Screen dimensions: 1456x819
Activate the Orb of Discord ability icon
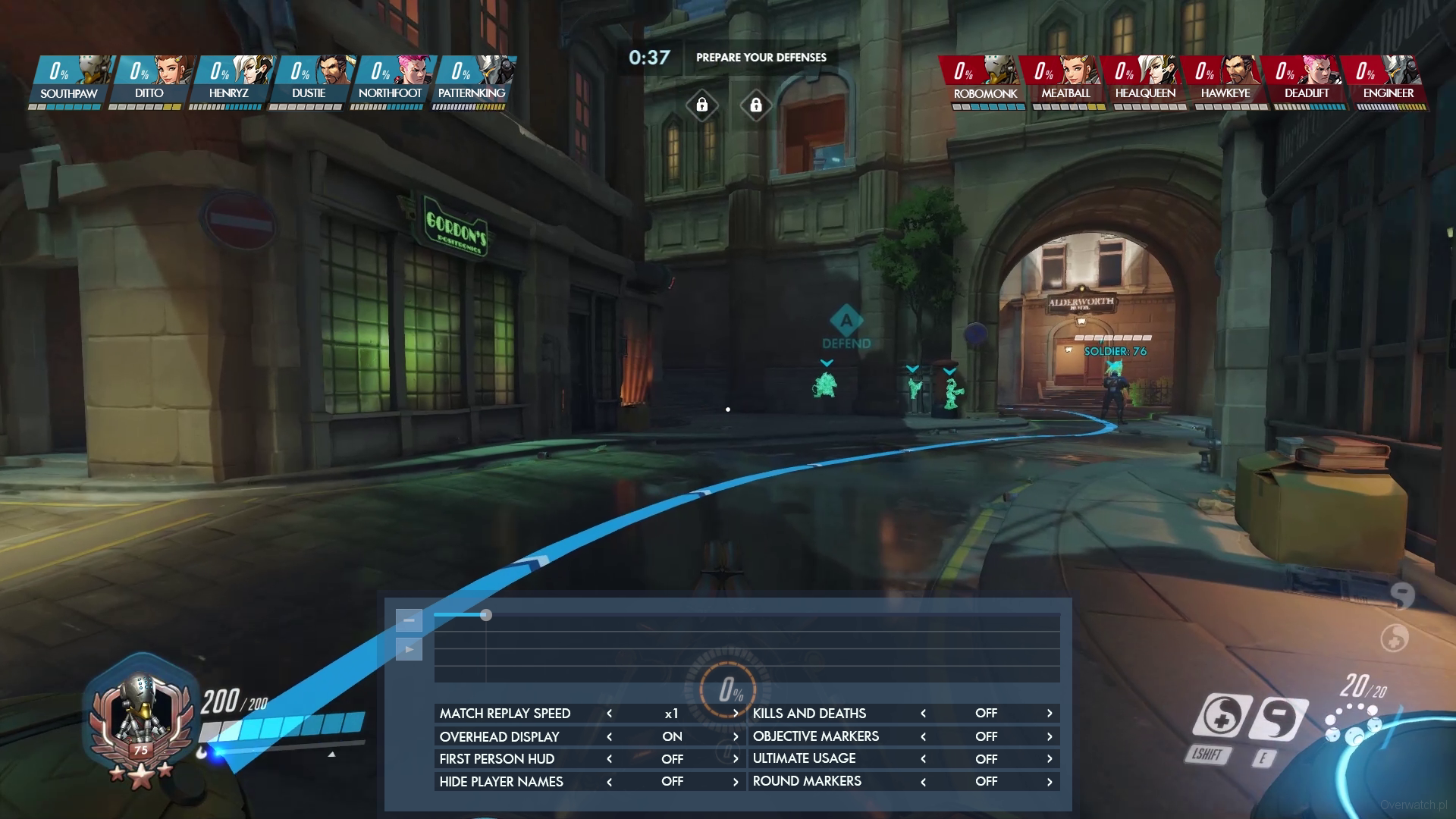click(x=1279, y=720)
